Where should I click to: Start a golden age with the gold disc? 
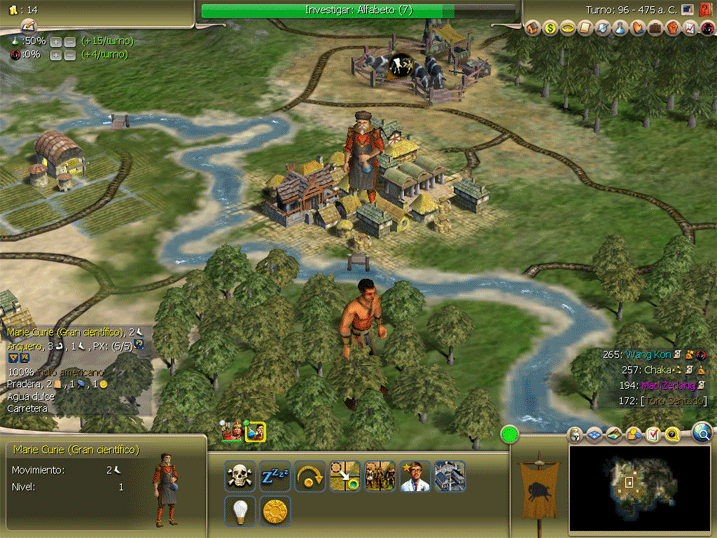click(275, 511)
